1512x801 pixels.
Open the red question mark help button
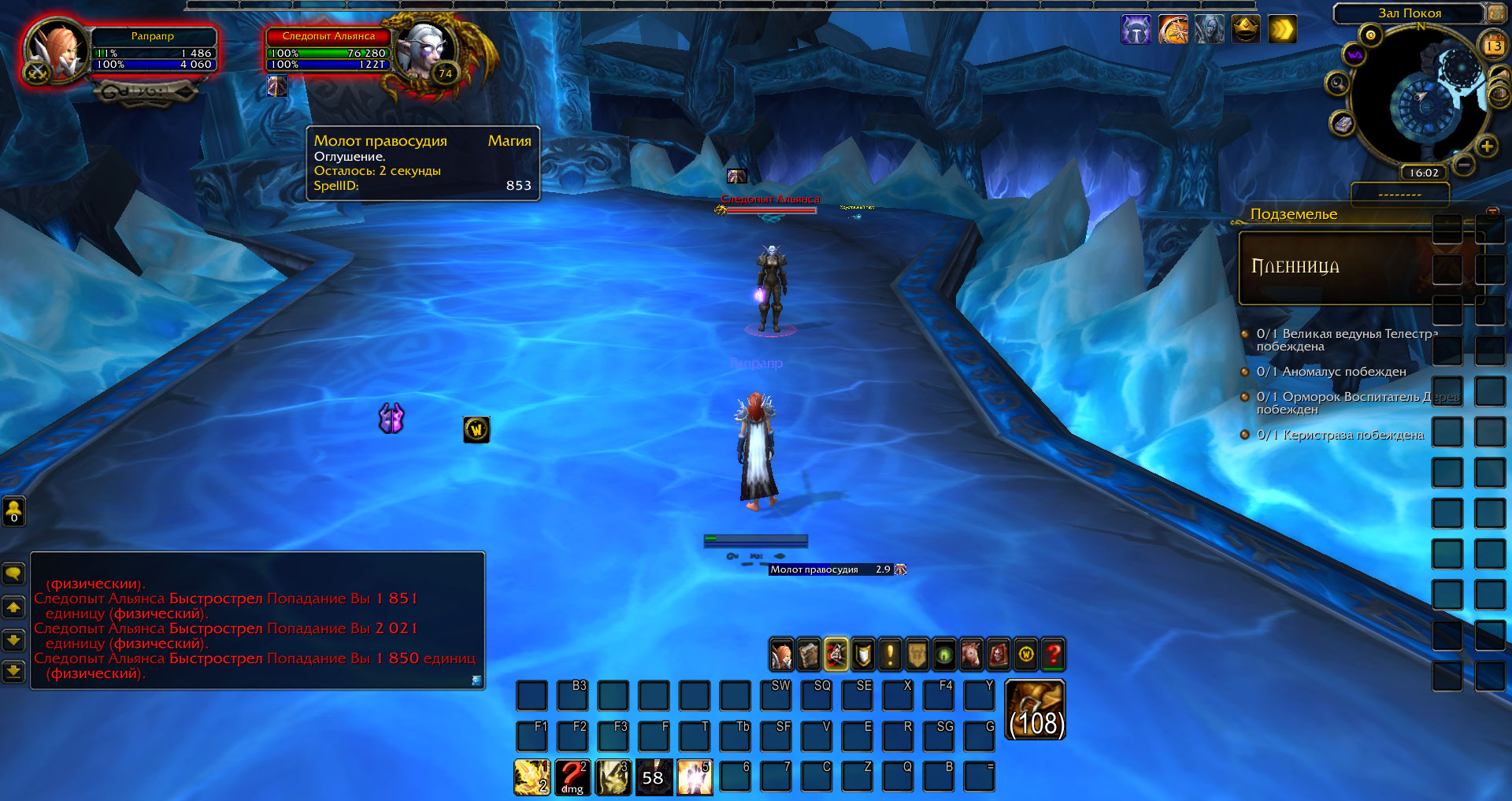coord(1053,655)
